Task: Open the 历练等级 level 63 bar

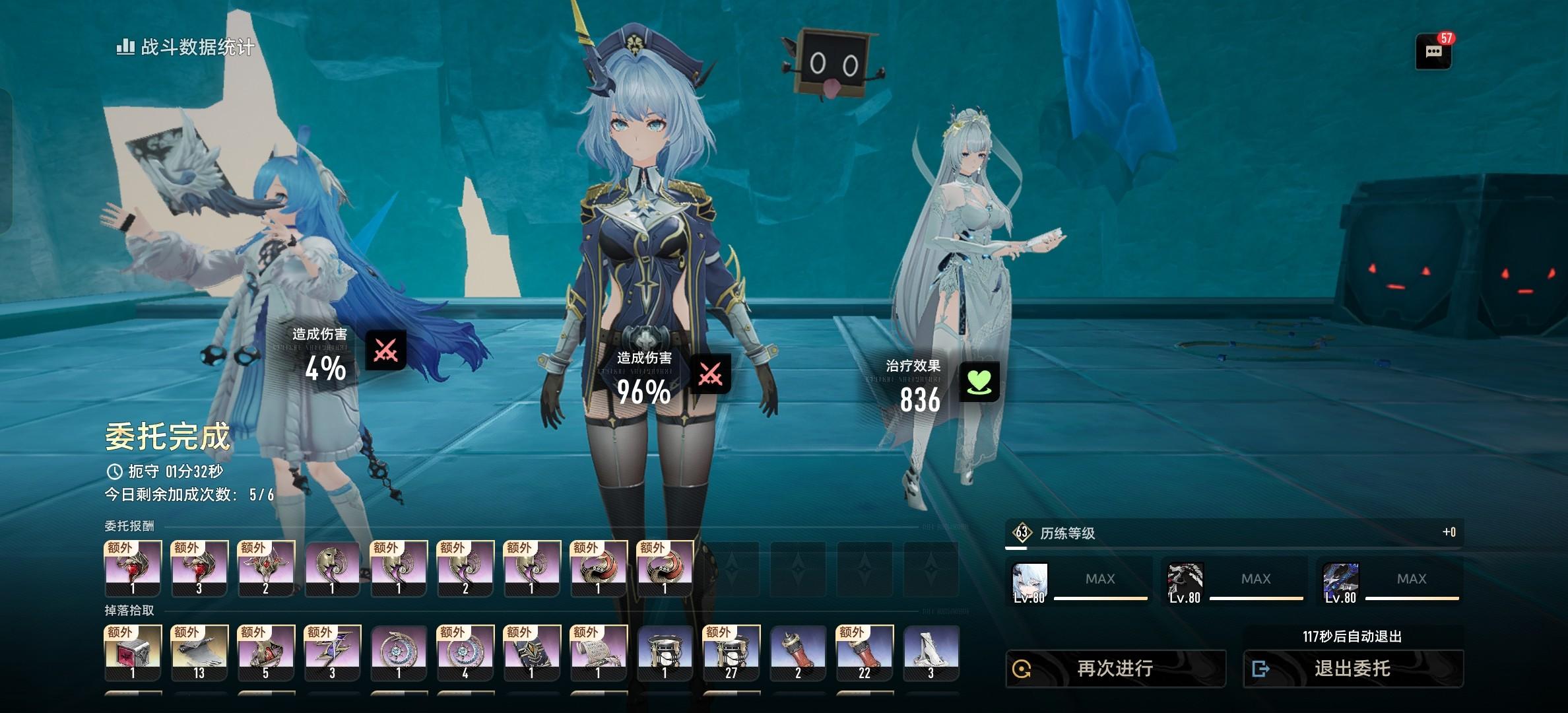Action: point(1234,533)
